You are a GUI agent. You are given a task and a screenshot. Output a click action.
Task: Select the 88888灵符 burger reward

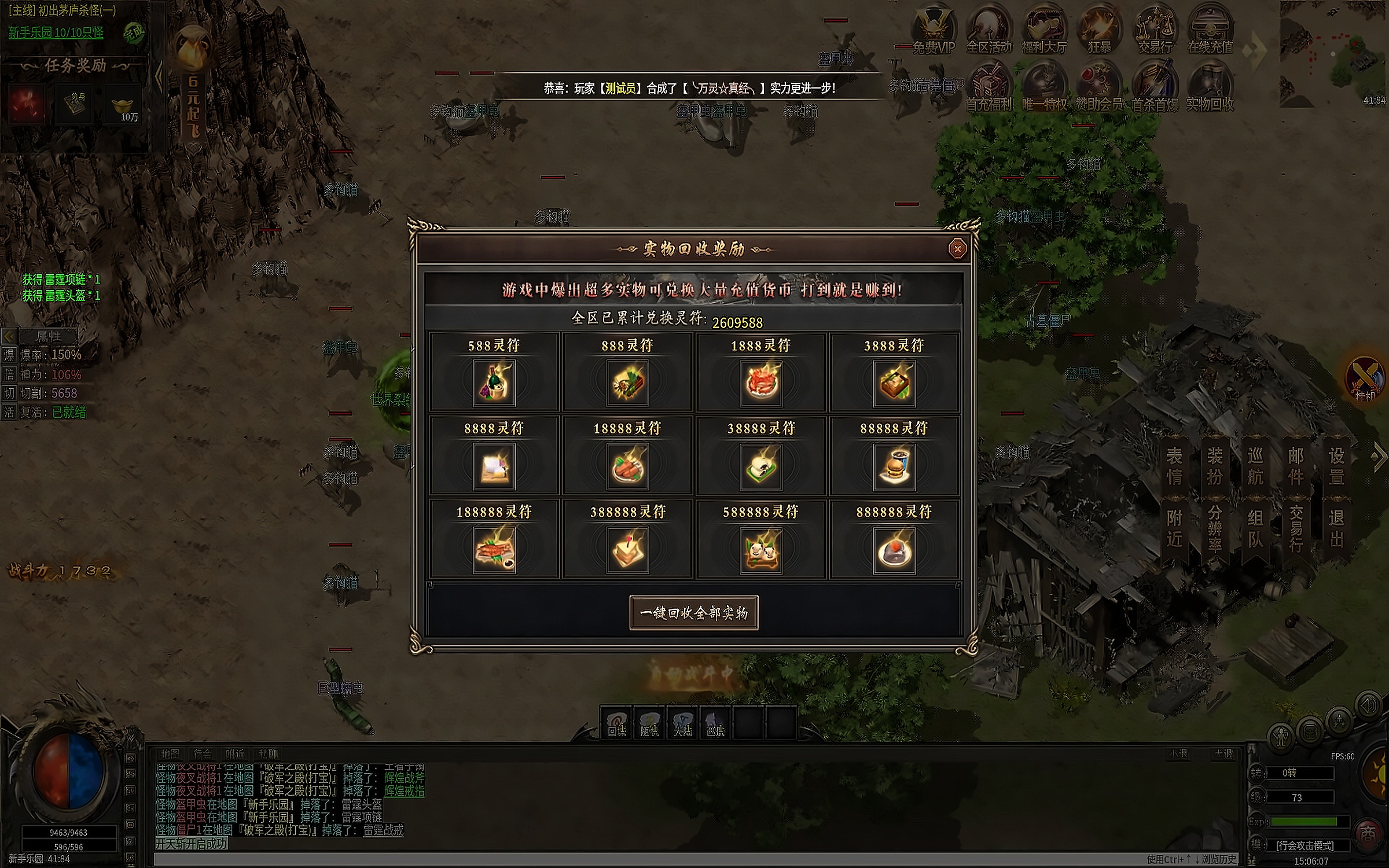pyautogui.click(x=894, y=466)
